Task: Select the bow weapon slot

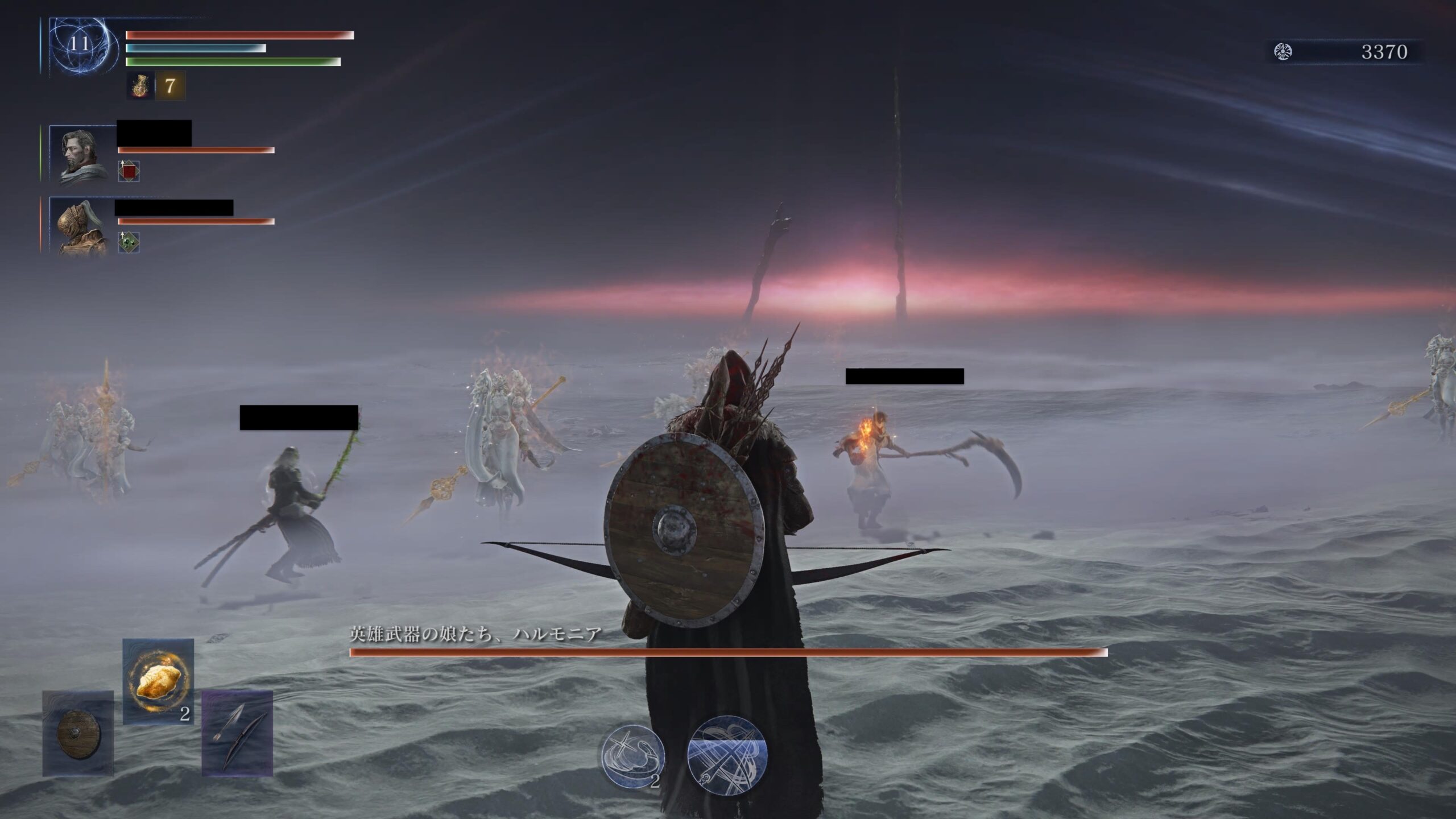Action: point(237,733)
